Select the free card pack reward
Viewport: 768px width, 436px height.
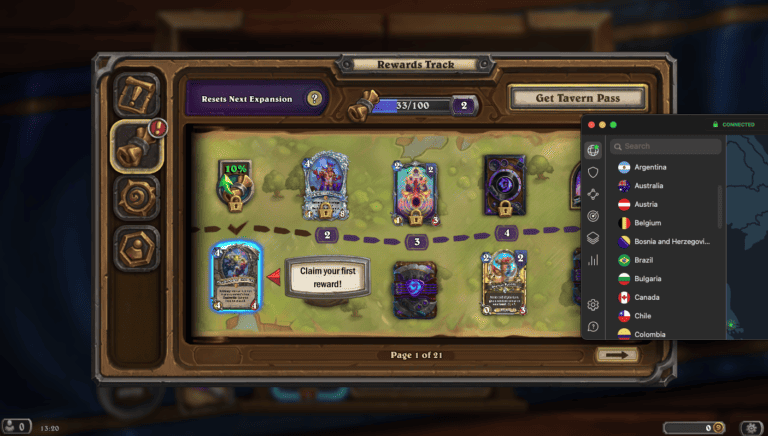click(x=414, y=289)
